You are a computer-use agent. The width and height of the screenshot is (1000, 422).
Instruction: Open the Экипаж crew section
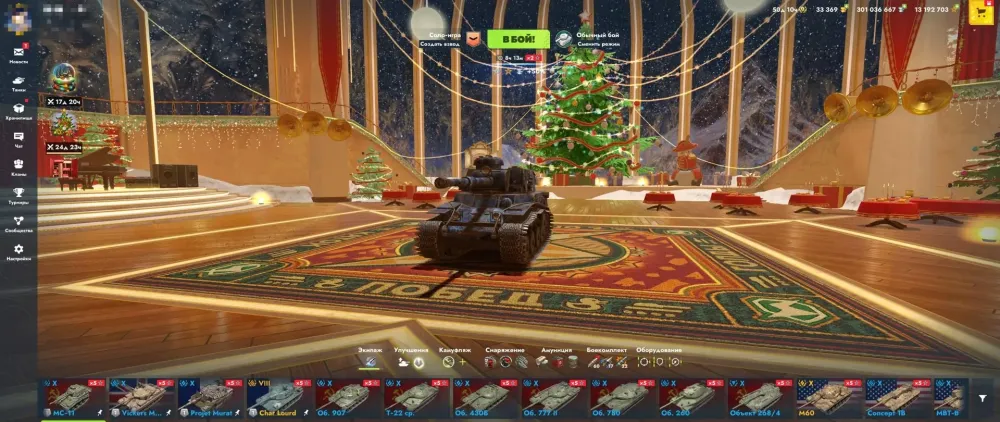coord(370,357)
